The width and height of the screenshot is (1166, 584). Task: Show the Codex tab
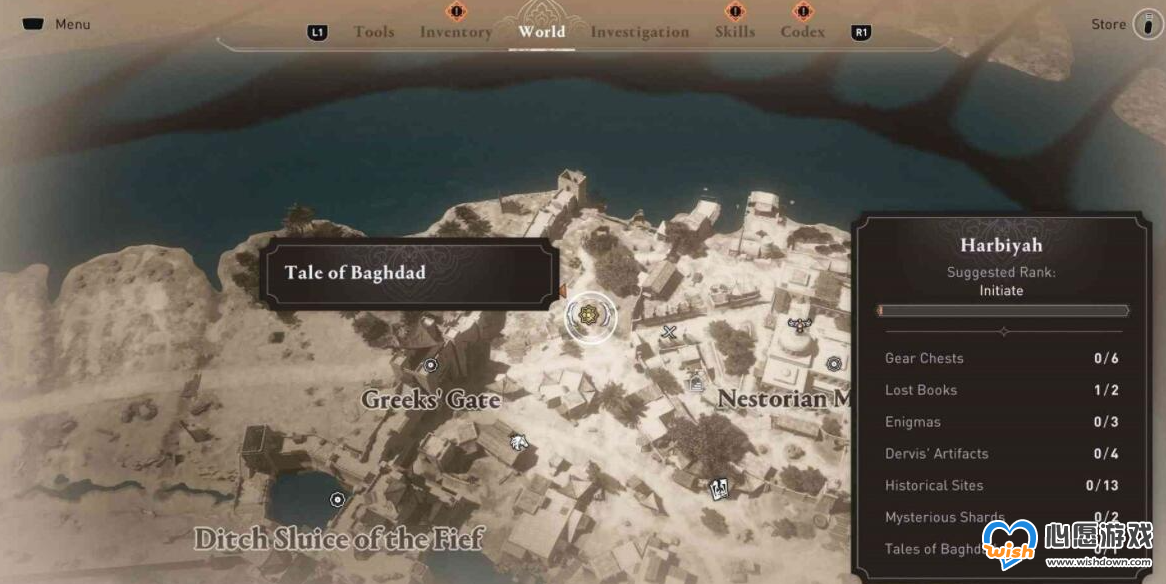(803, 32)
